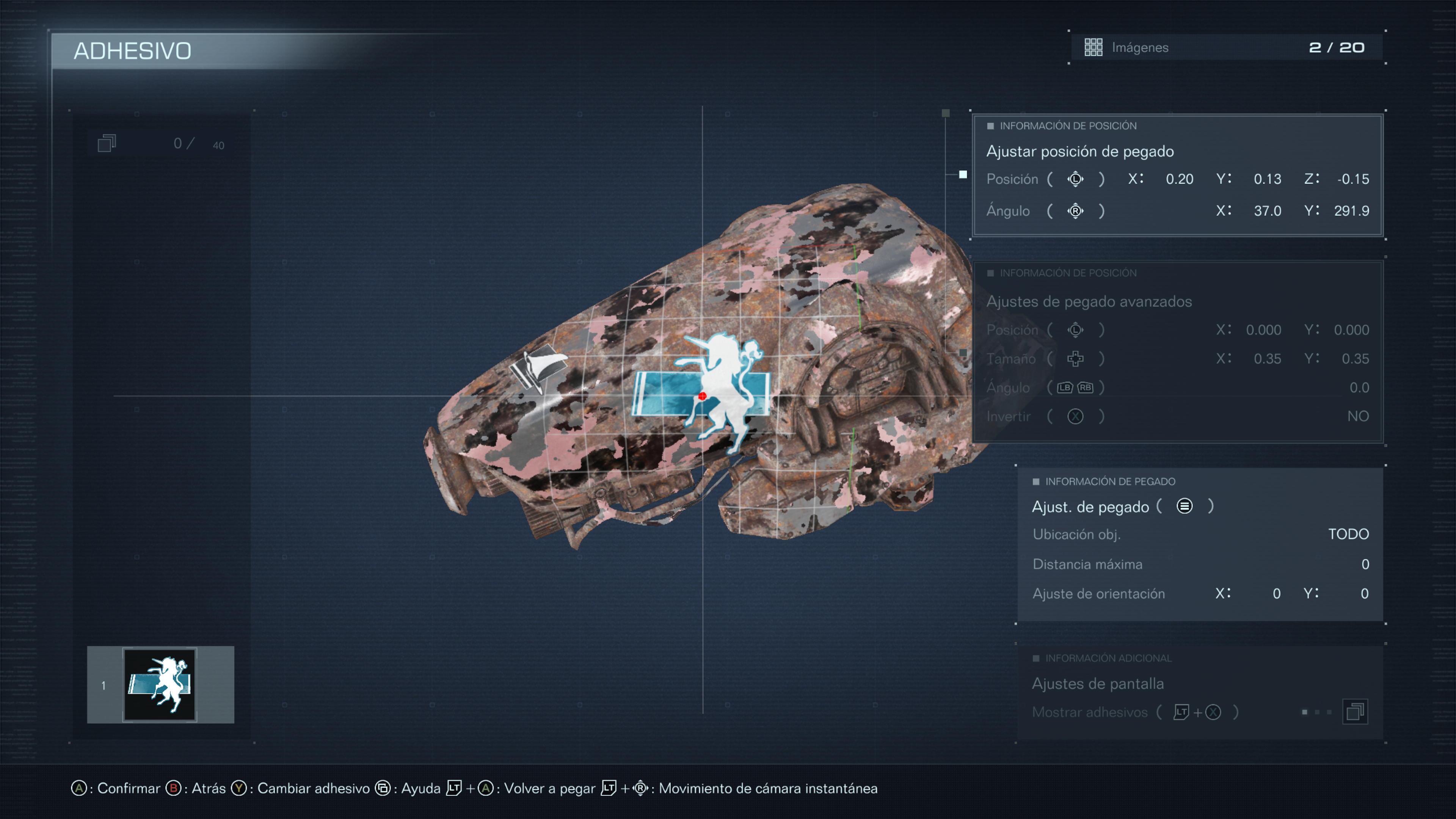Select the Tamaño size row
The image size is (1456, 819).
[x=1177, y=359]
